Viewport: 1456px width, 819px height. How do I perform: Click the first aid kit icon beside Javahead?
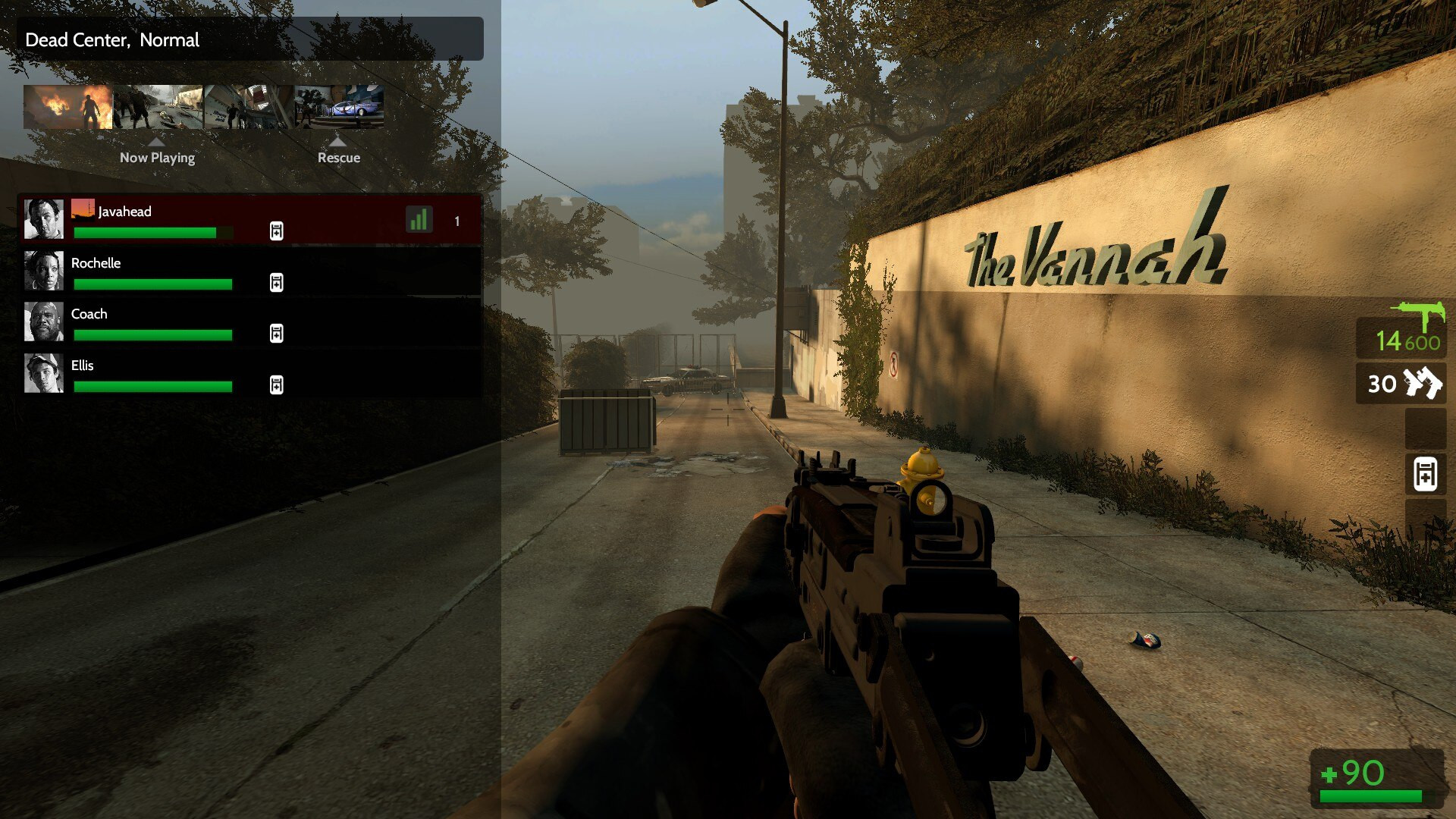pos(276,231)
